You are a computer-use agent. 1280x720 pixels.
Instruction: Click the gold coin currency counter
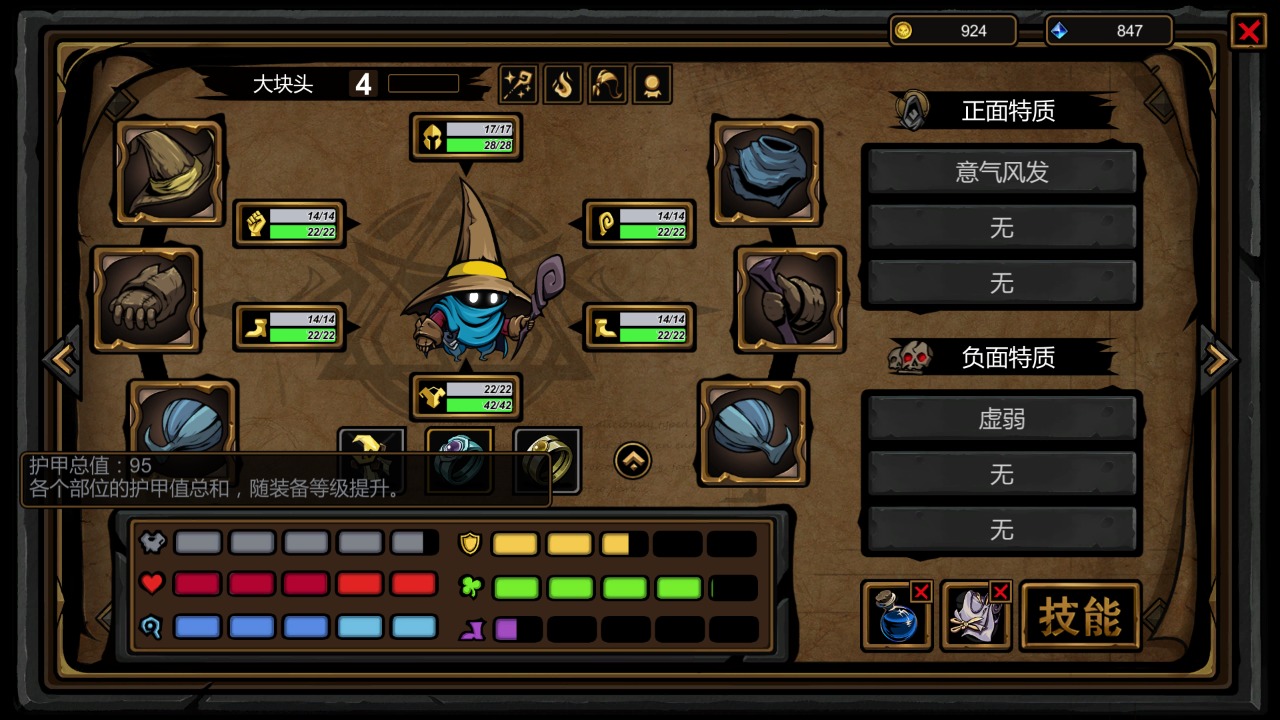pyautogui.click(x=952, y=31)
